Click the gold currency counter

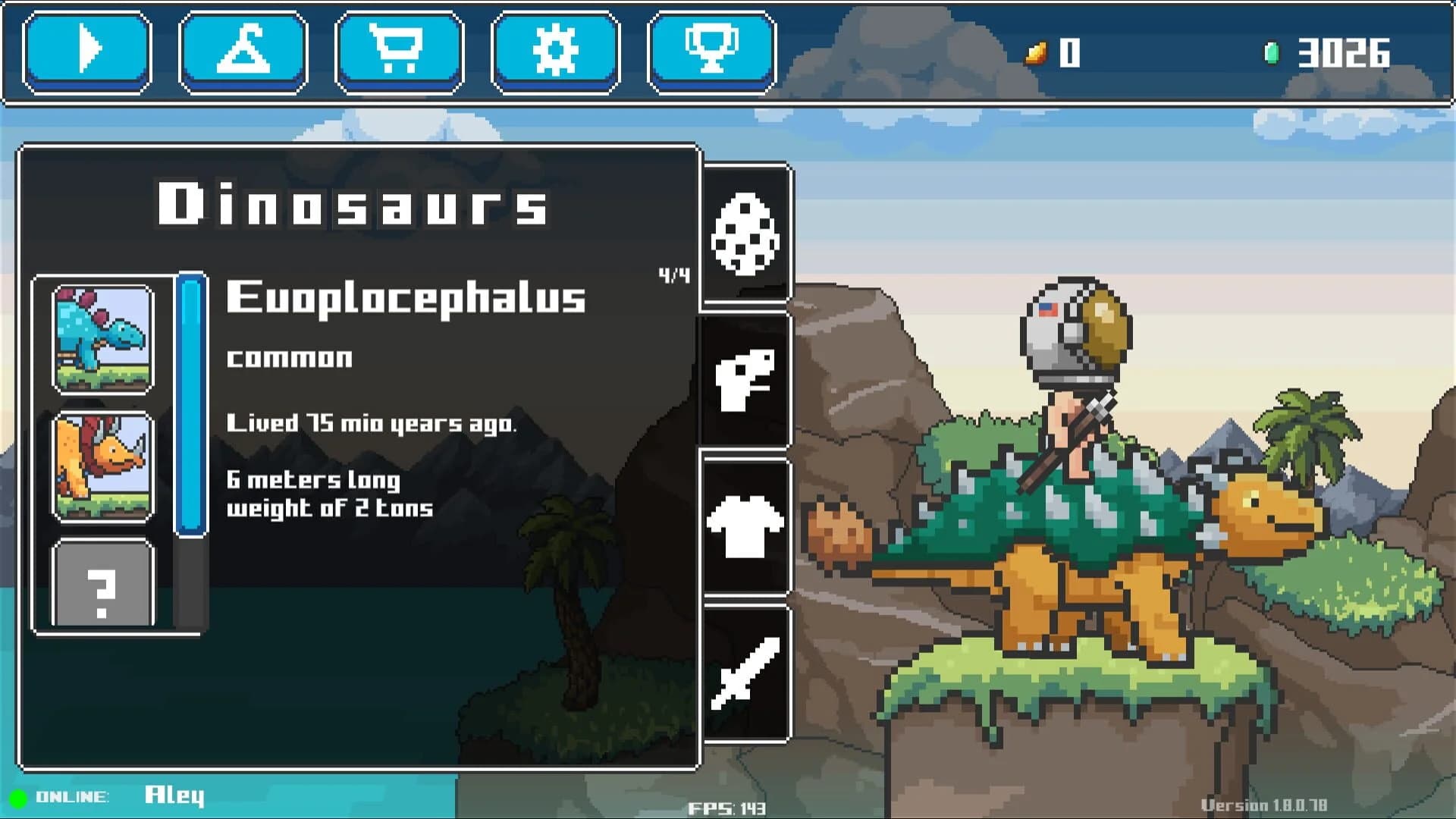tap(1054, 53)
